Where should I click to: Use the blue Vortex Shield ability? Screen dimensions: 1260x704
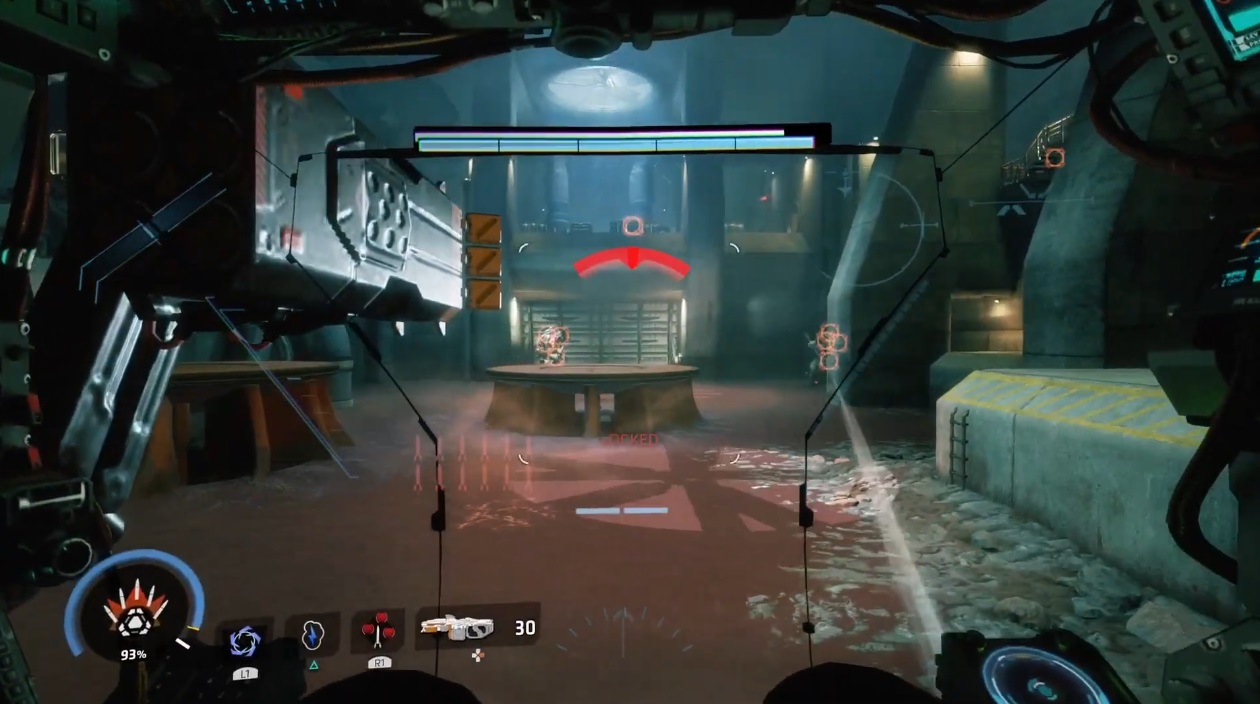click(x=245, y=640)
